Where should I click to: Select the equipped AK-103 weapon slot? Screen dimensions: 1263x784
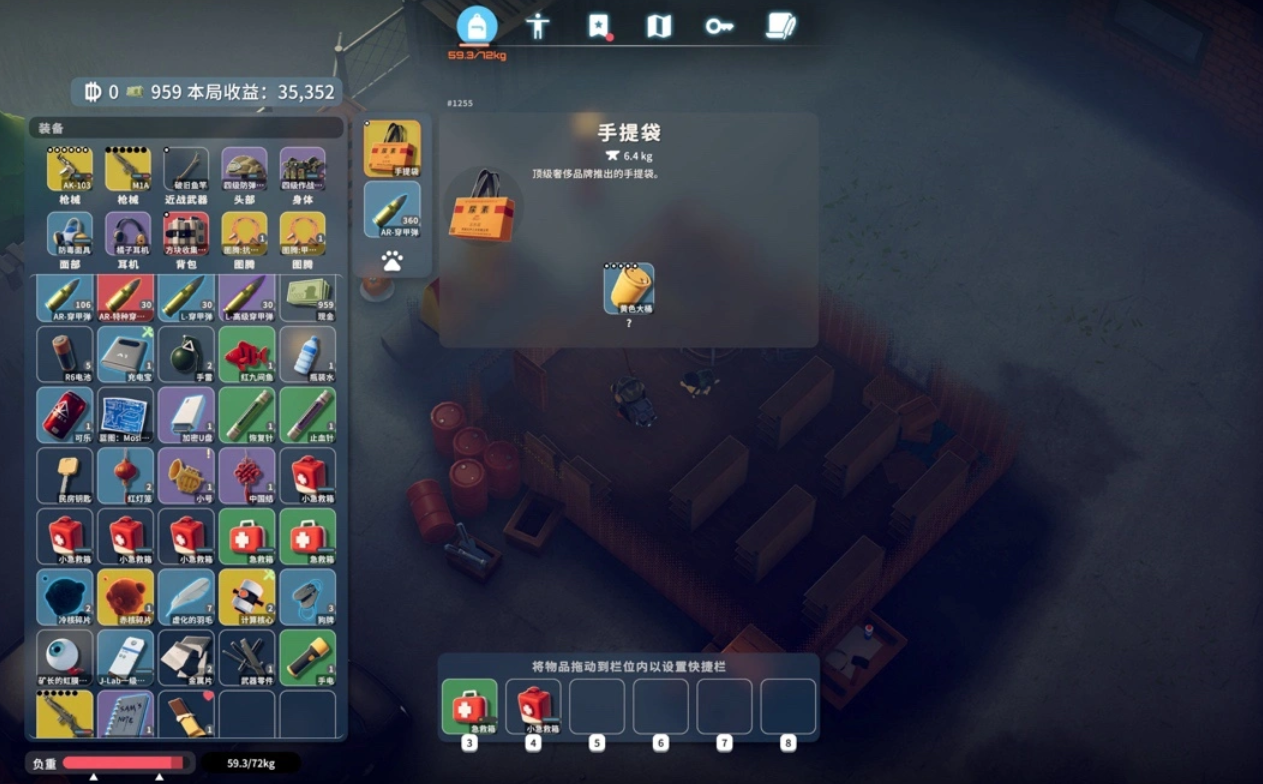(70, 171)
